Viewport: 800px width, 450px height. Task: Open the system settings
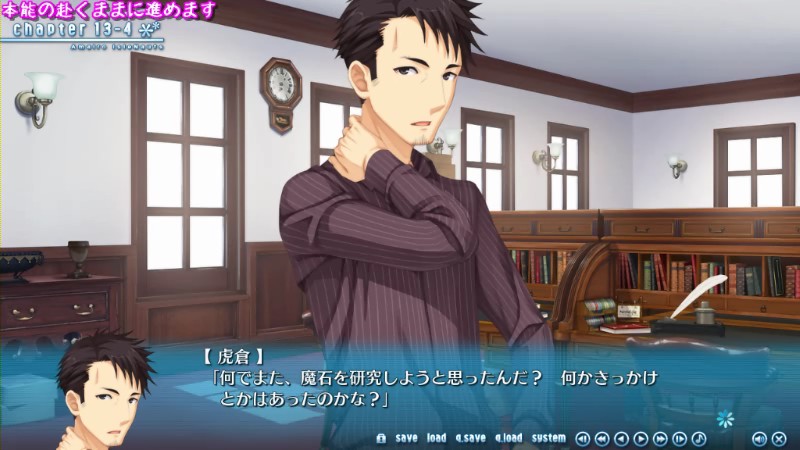click(548, 438)
